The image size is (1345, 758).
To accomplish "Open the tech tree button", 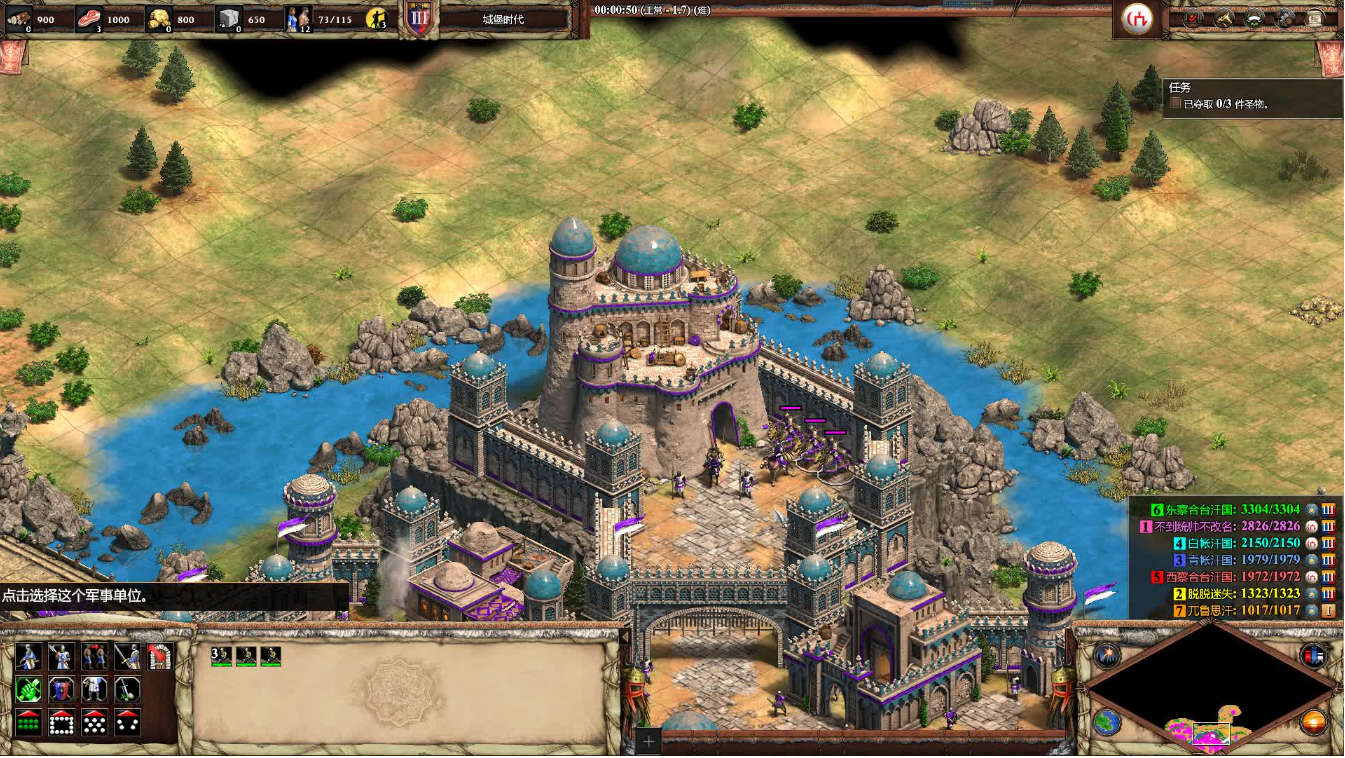I will [1284, 18].
